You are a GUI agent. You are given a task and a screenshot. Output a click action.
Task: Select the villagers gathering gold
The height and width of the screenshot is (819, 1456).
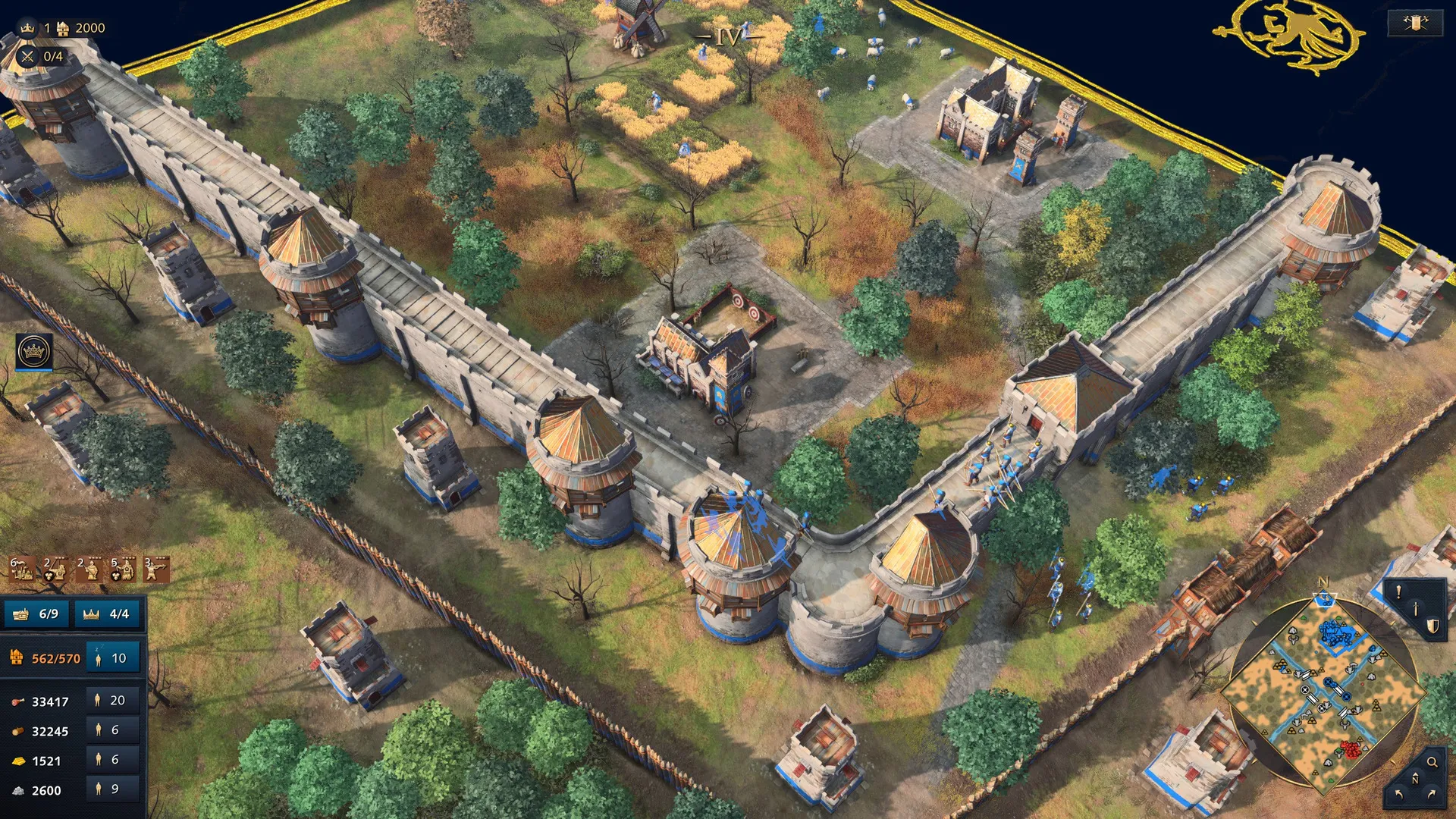click(111, 760)
